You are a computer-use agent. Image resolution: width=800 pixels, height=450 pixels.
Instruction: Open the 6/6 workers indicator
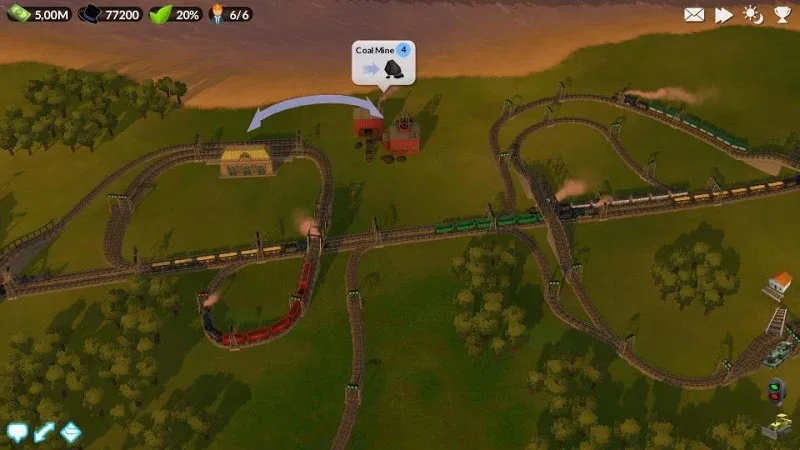click(231, 14)
